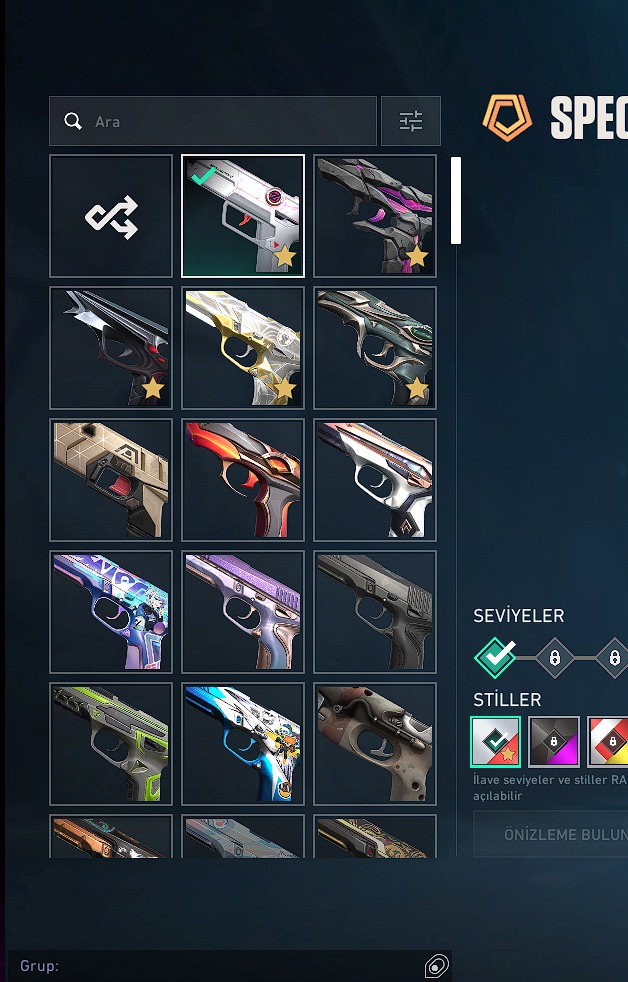The height and width of the screenshot is (982, 628).
Task: Choose the magenta and black style variant
Action: (554, 741)
